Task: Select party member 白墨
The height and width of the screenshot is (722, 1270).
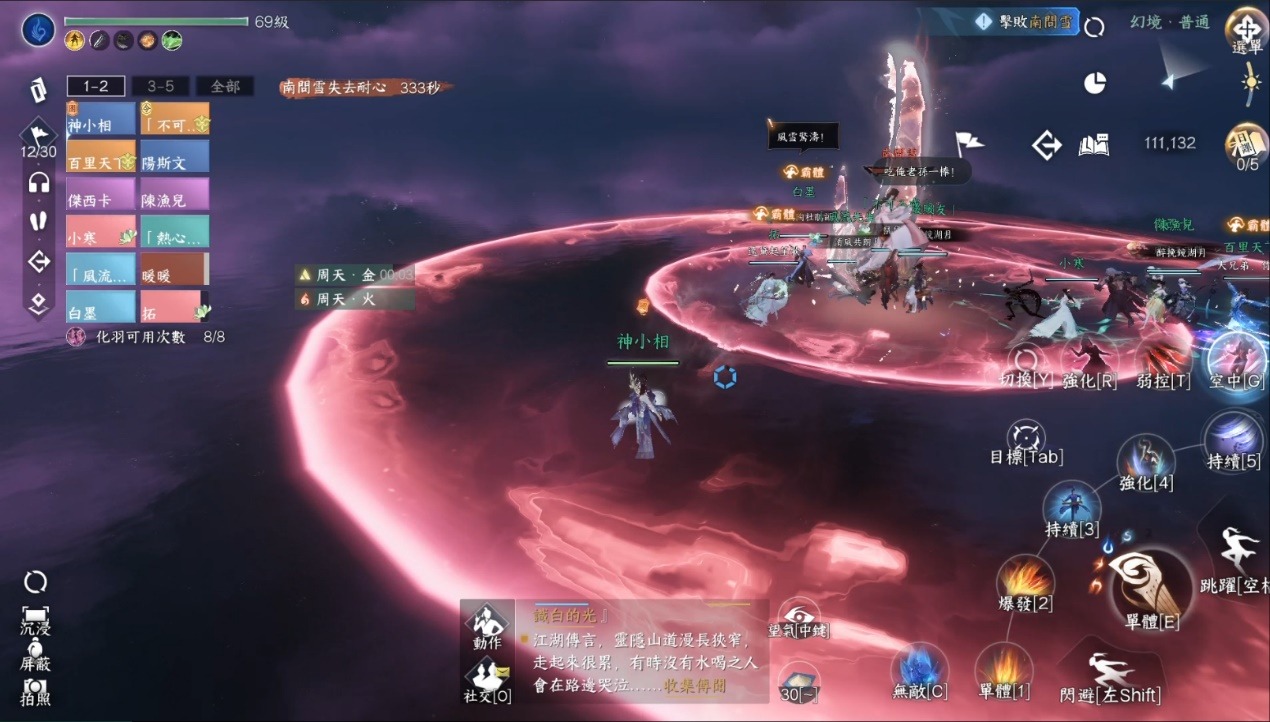Action: coord(101,307)
